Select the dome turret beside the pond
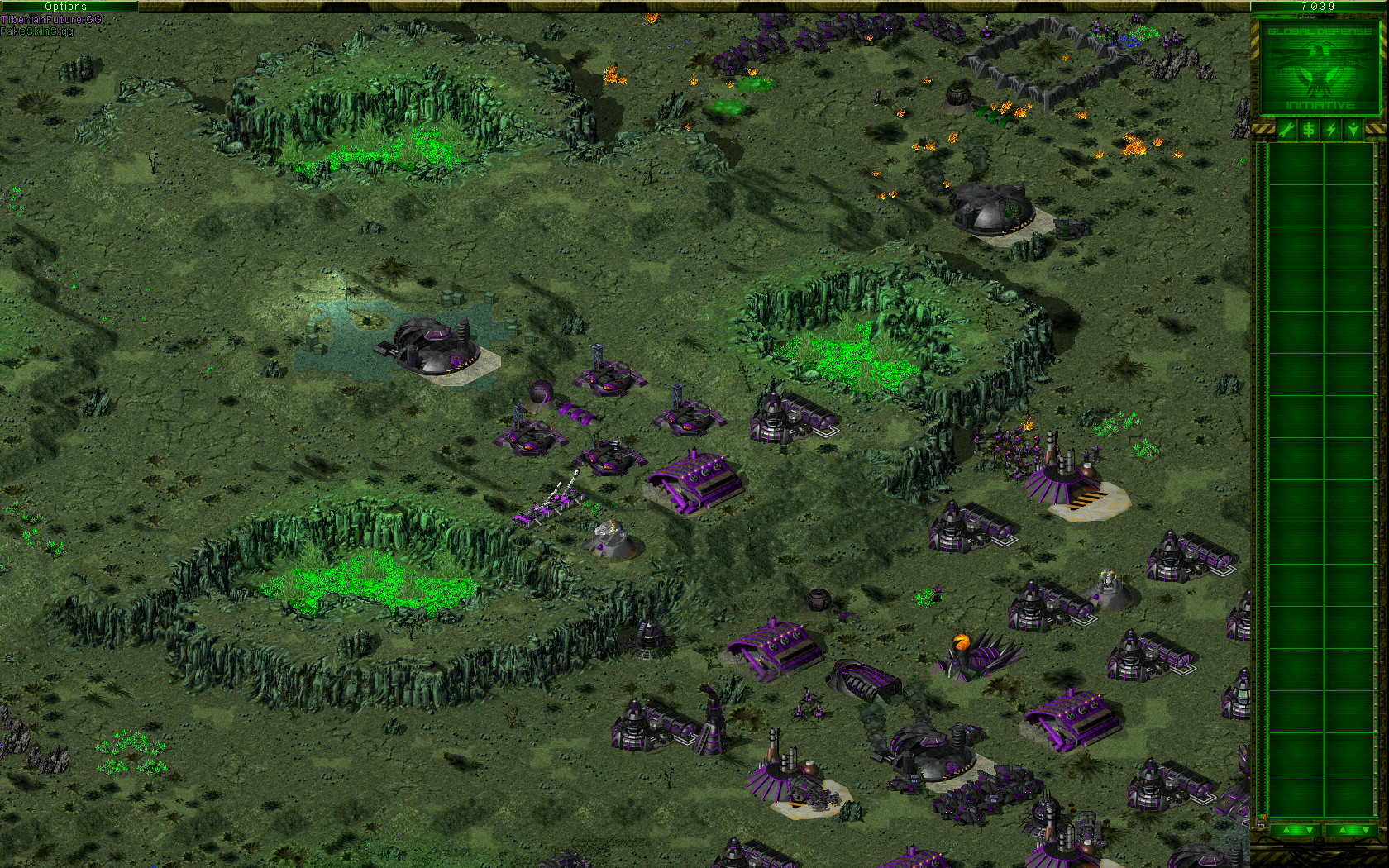 click(434, 343)
